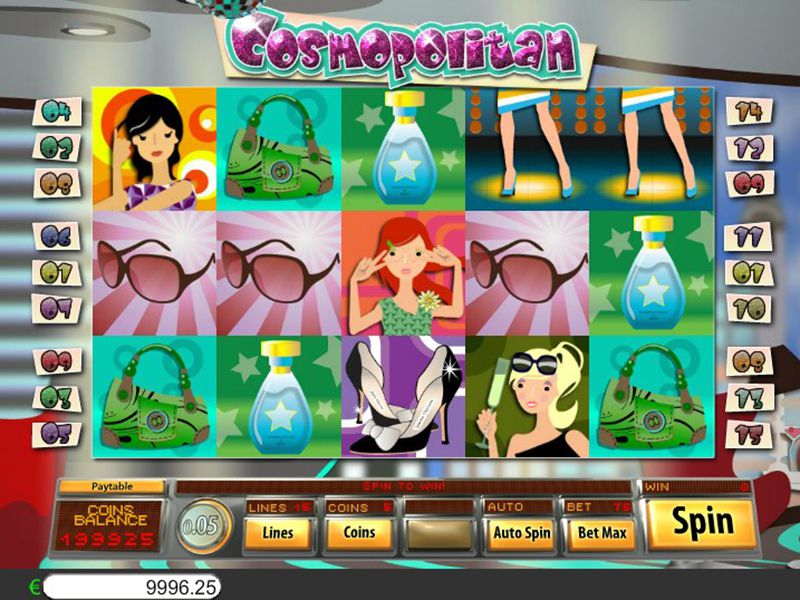Click the Lines button
Screen dimensions: 800x600
click(x=277, y=533)
